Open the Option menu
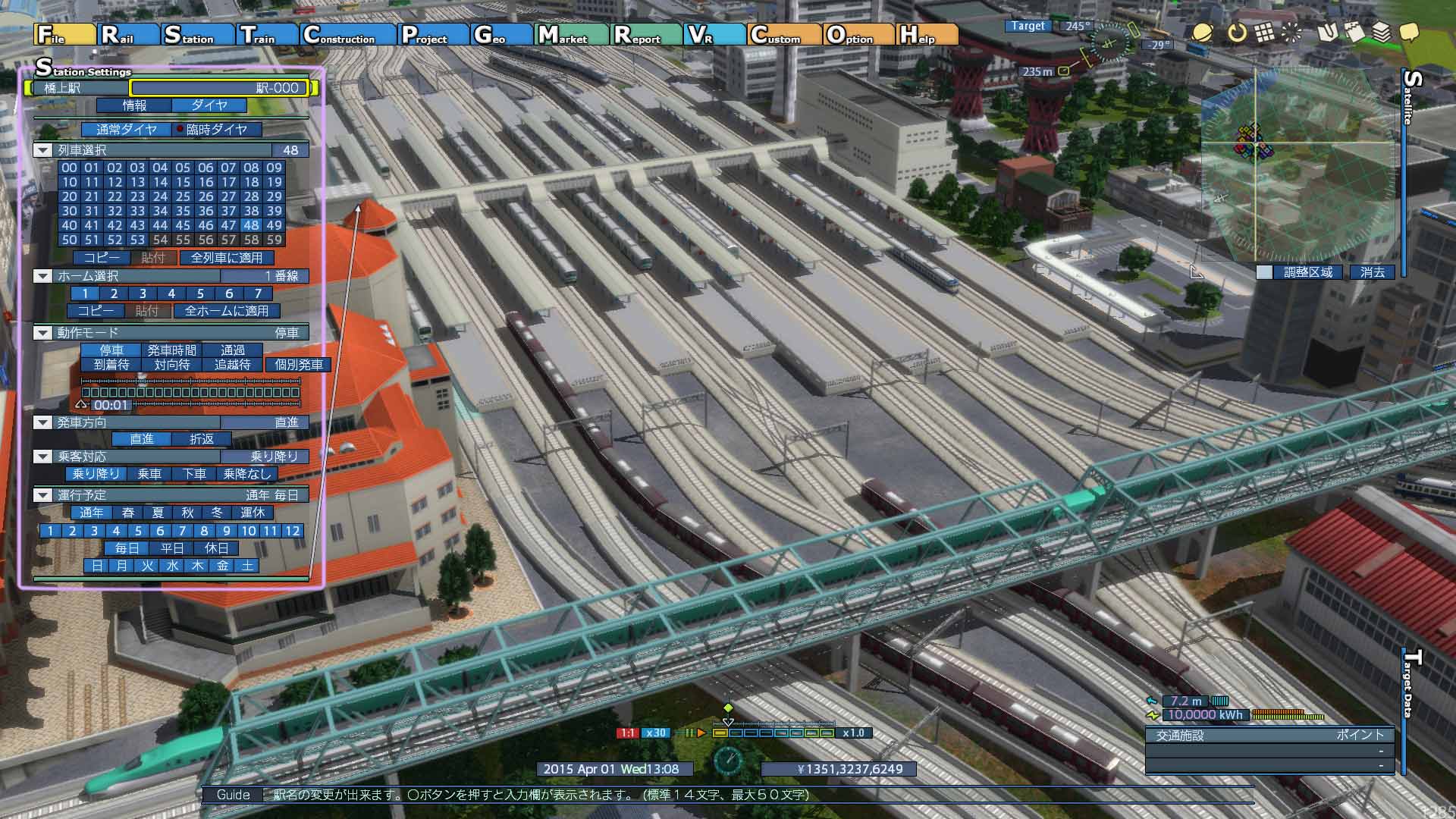The height and width of the screenshot is (819, 1456). (x=859, y=35)
